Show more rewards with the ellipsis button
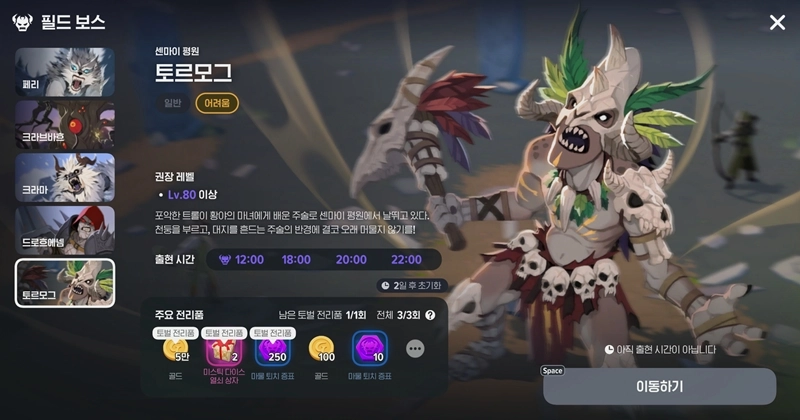800x420 pixels. pyautogui.click(x=416, y=349)
